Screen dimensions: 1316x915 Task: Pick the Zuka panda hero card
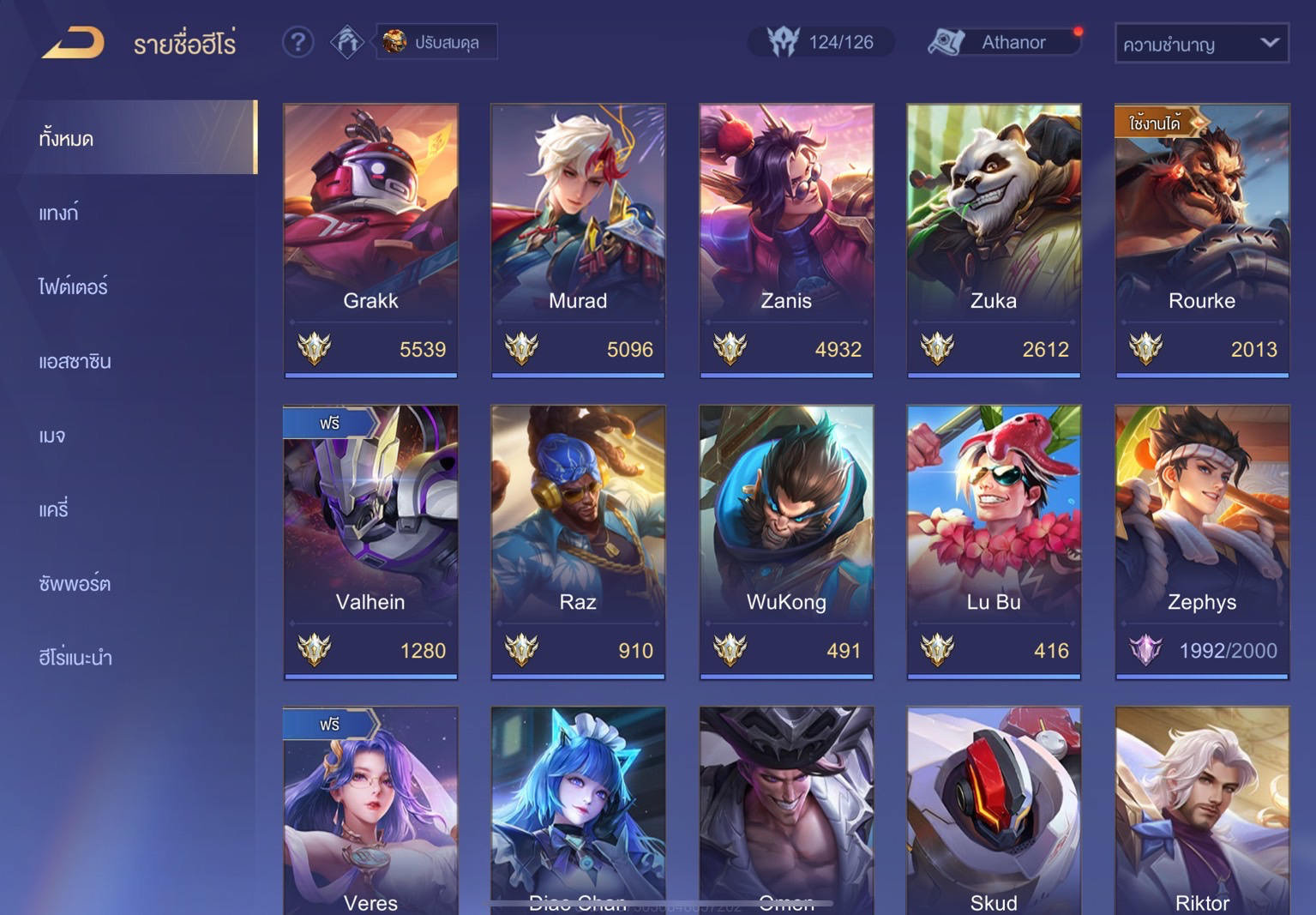(x=994, y=240)
